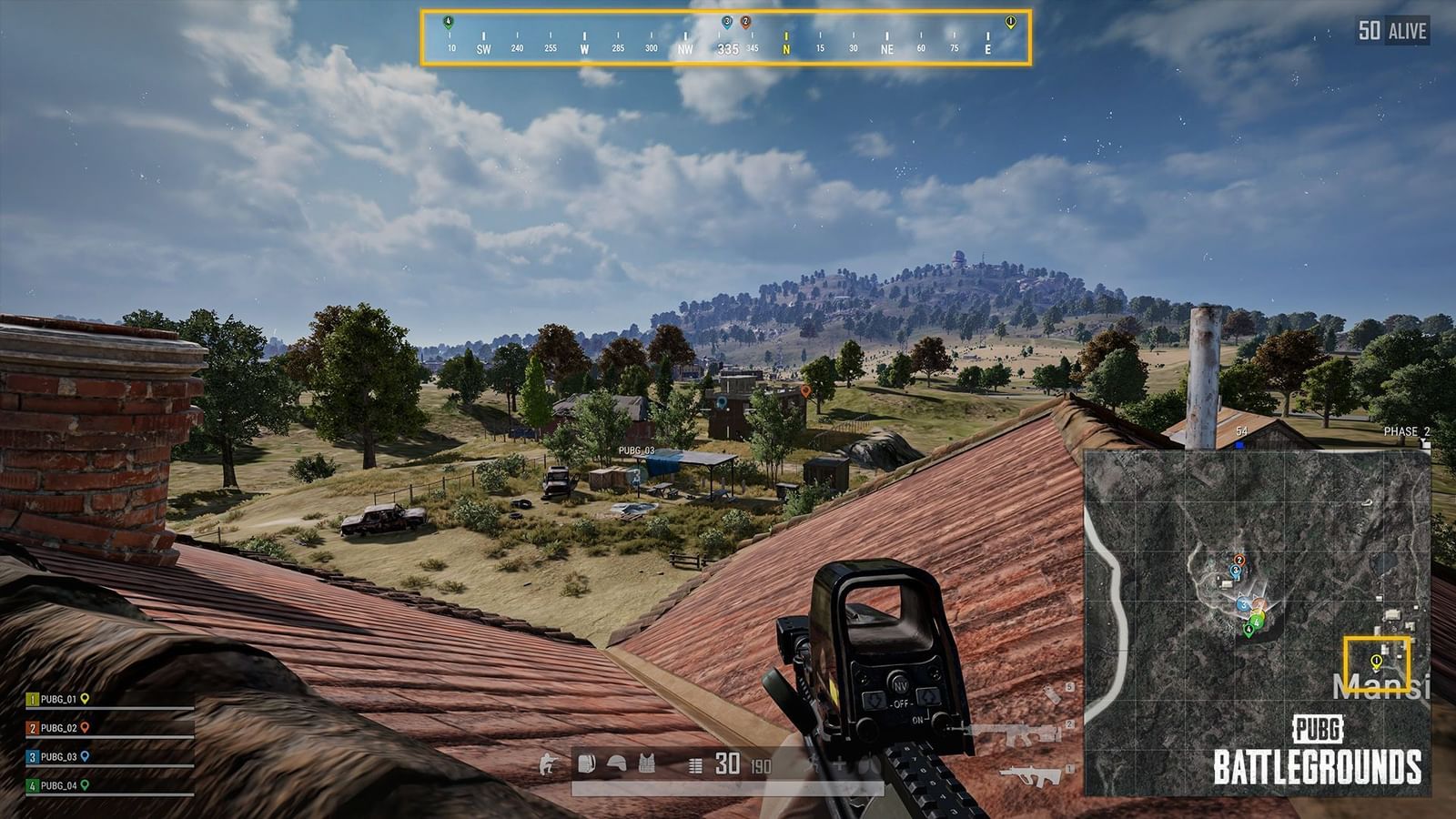
Task: Click the yellow waypoint square on the minimap
Action: 1379,664
